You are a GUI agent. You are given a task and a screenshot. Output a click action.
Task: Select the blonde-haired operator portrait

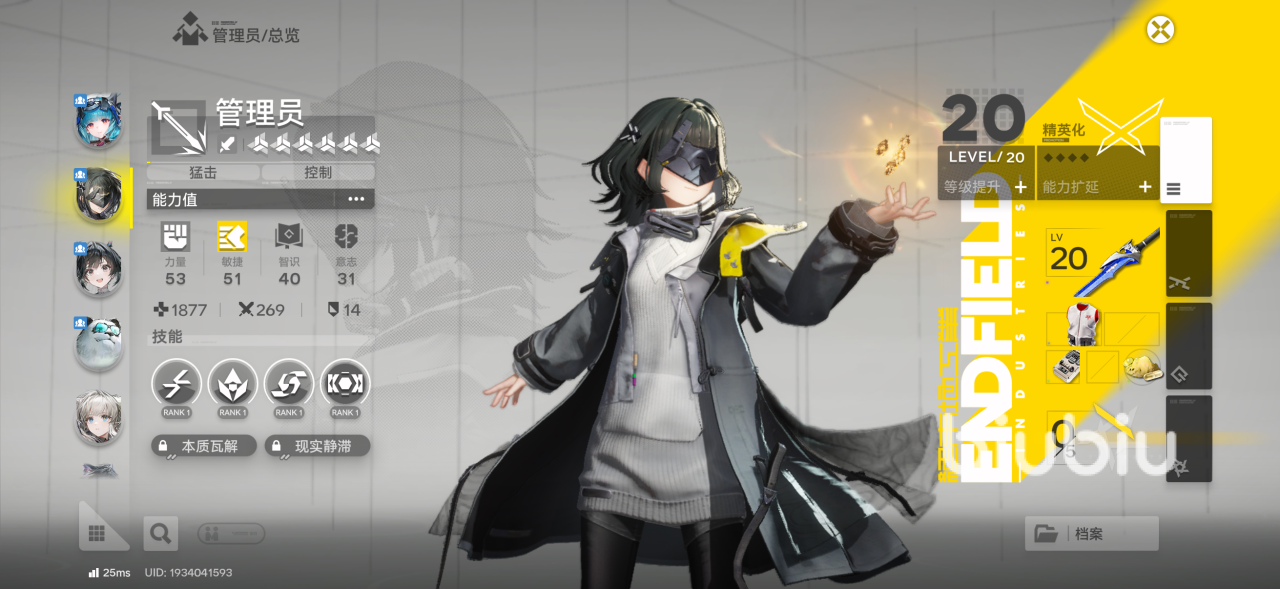click(x=99, y=417)
